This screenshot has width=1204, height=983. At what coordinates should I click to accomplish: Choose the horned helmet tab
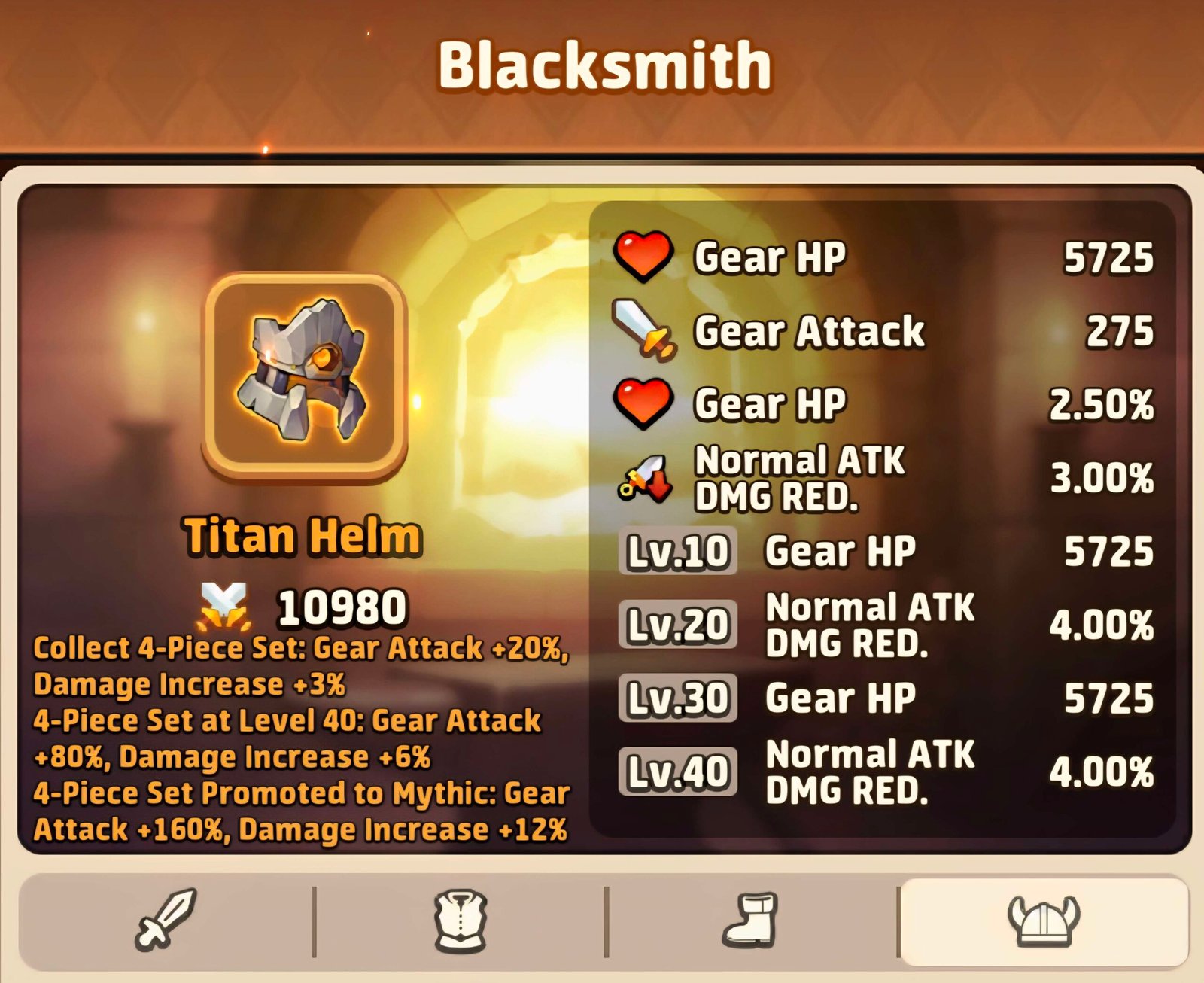tap(1043, 920)
